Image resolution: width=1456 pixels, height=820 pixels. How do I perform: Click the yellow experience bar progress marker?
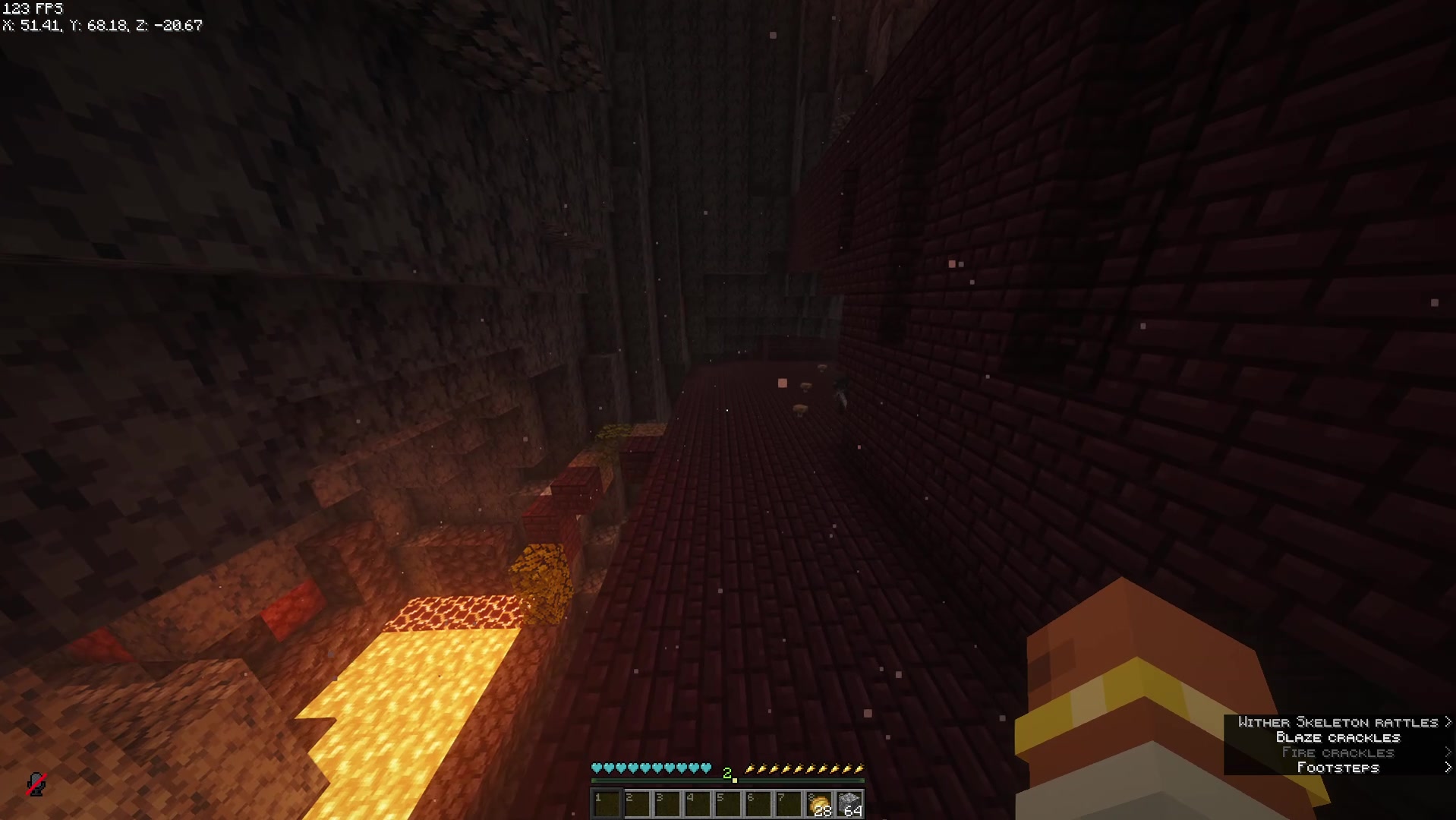pos(736,782)
